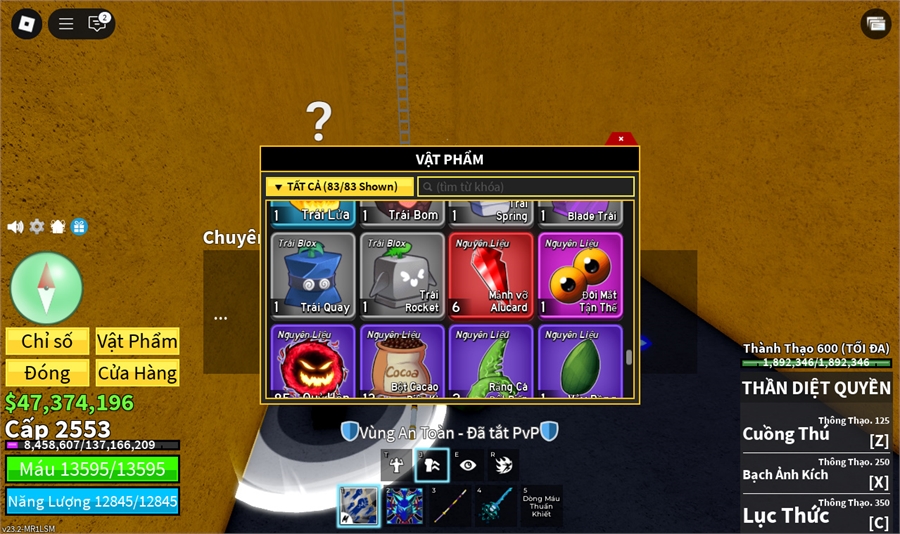Open the blue gift box icon
This screenshot has height=534, width=900.
point(79,227)
